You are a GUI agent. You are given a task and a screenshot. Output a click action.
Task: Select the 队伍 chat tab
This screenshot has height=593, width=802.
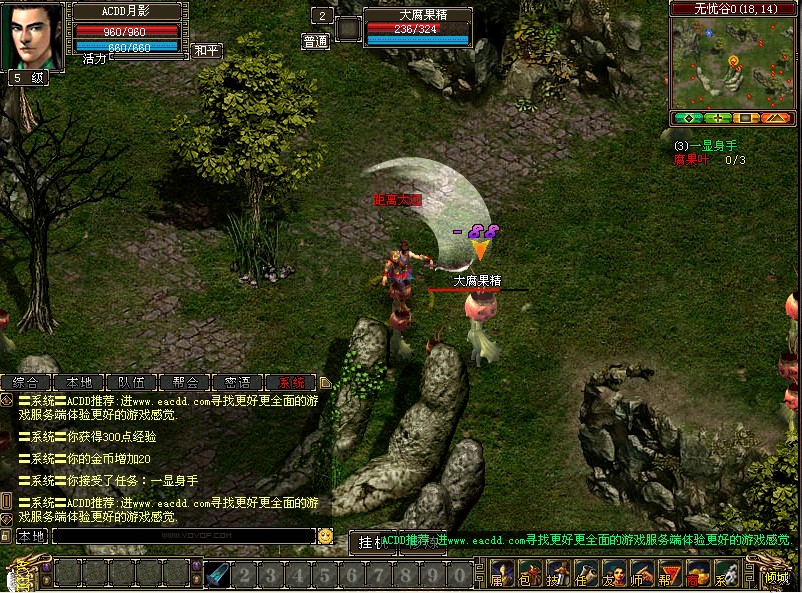click(132, 382)
